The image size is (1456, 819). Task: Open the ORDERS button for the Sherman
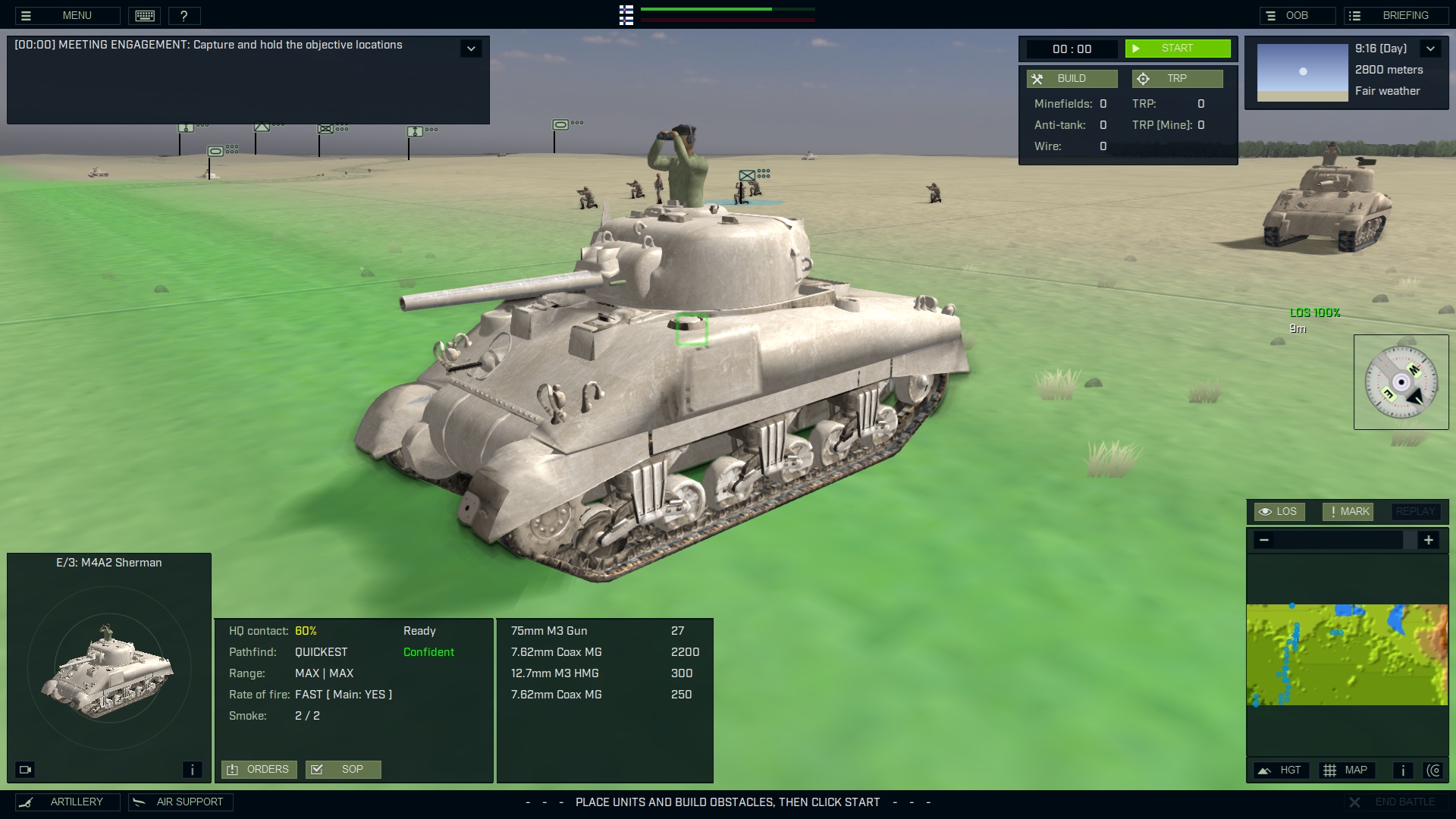pos(259,769)
